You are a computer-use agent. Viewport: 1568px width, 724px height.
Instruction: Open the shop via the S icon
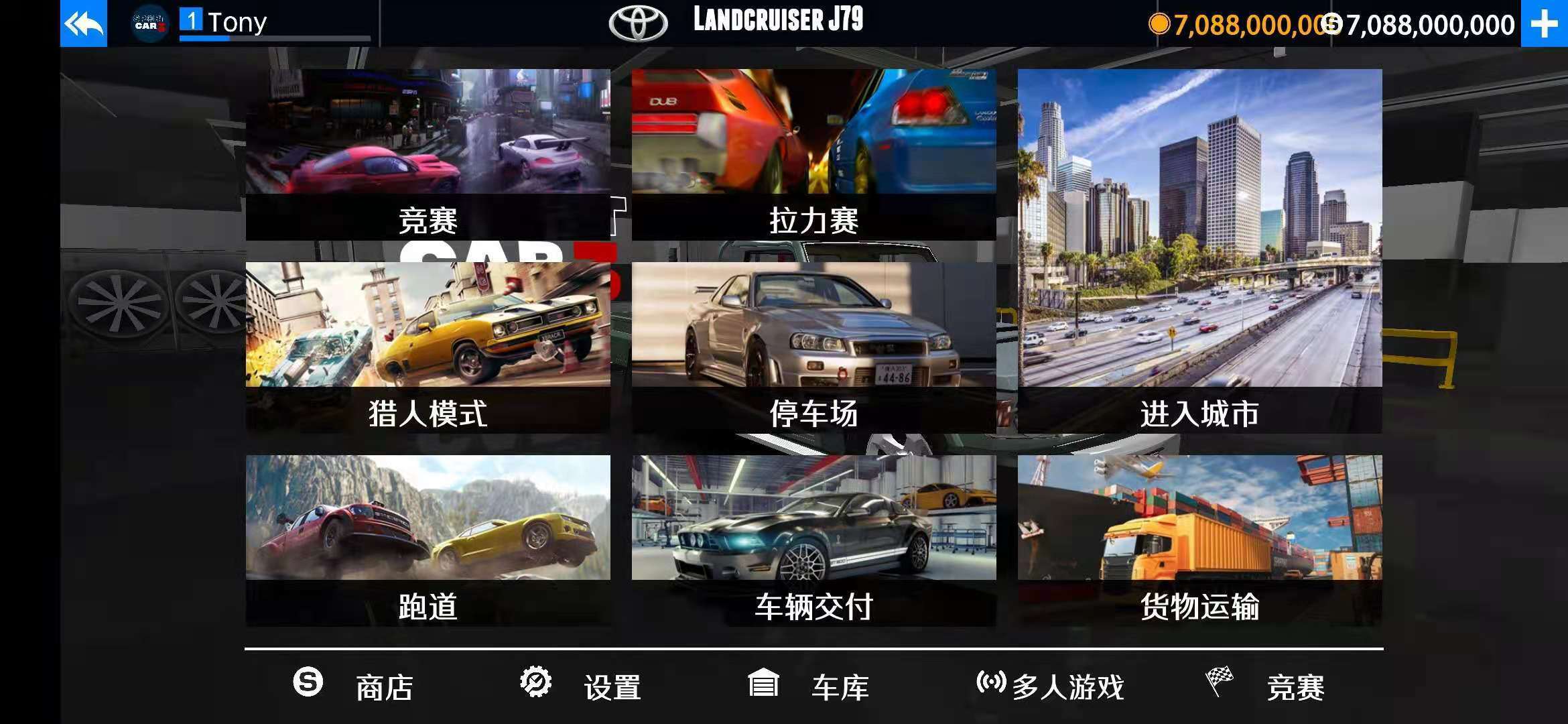coord(308,684)
